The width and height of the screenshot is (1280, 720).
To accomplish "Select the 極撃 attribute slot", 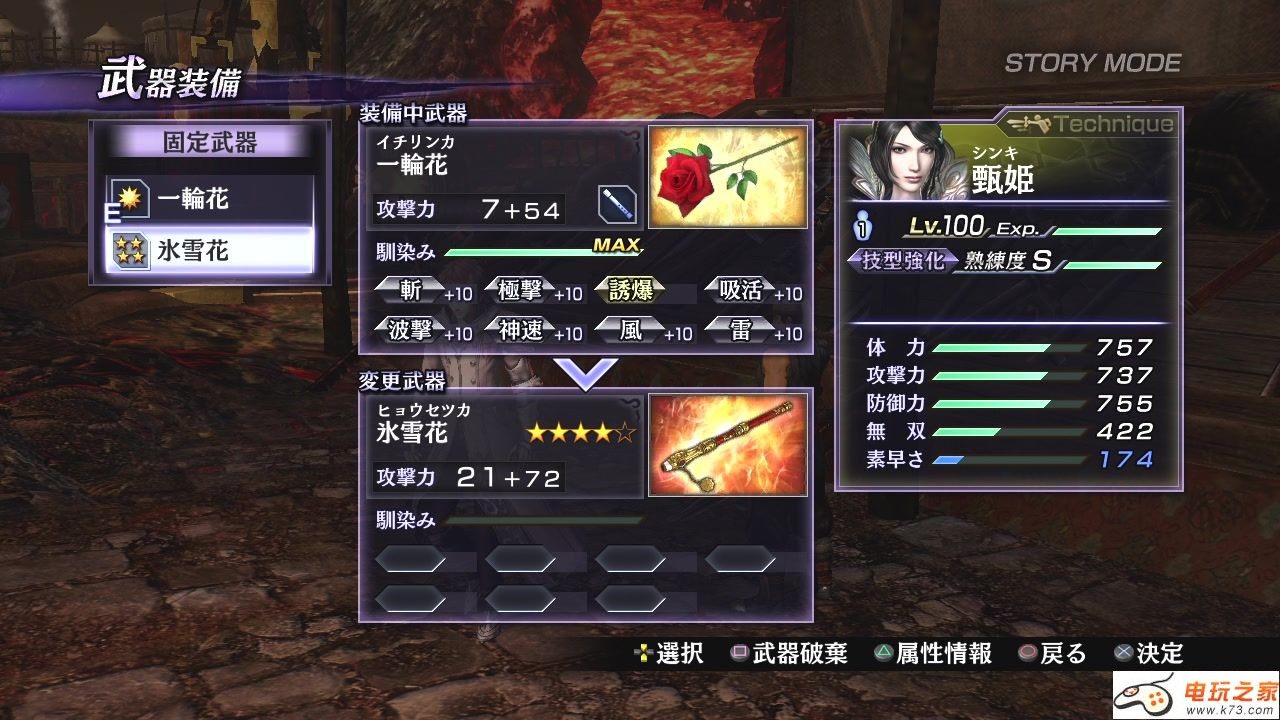I will 522,291.
